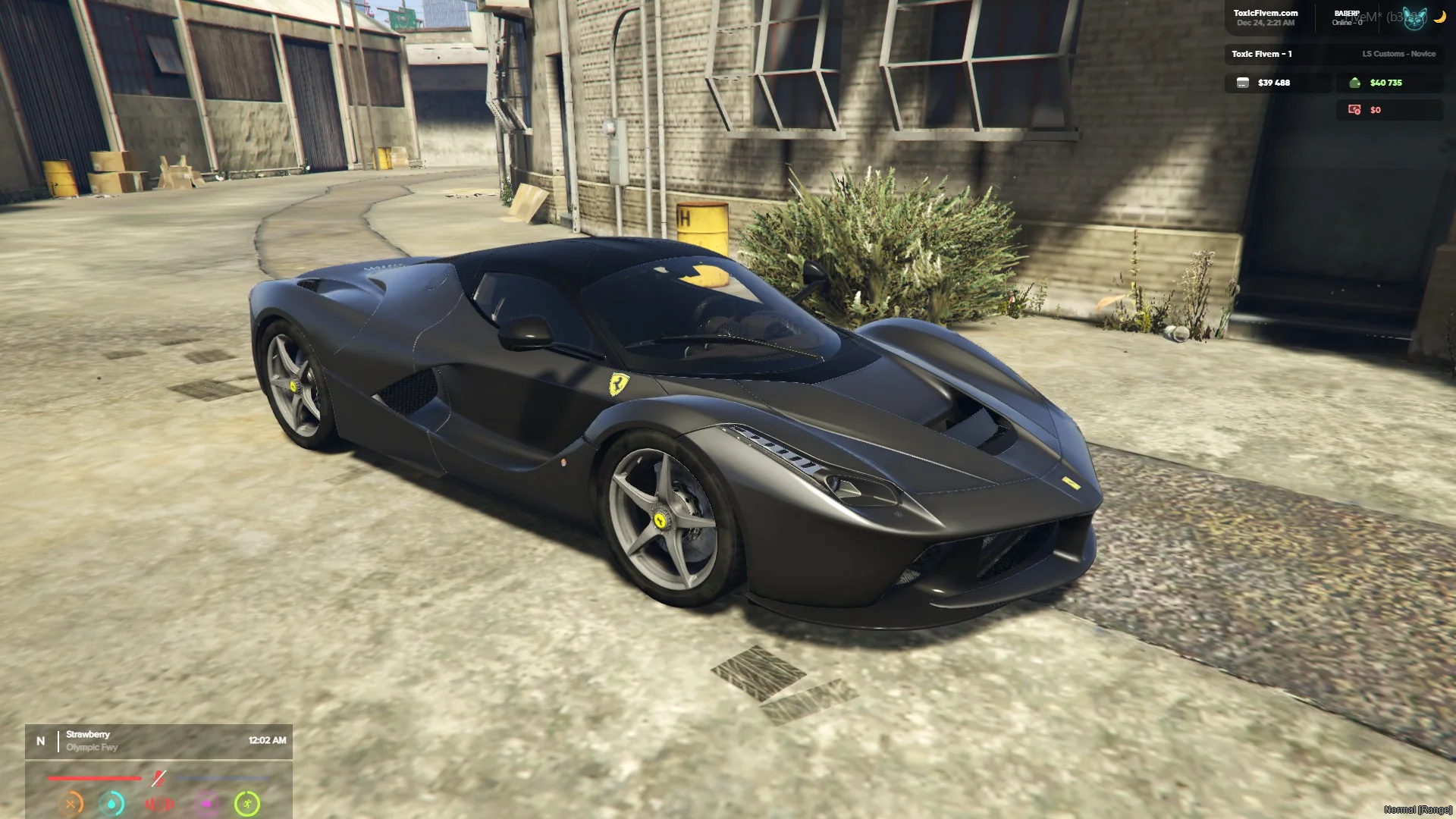1456x819 pixels.
Task: Click the crescent moon icon
Action: pos(1439,17)
